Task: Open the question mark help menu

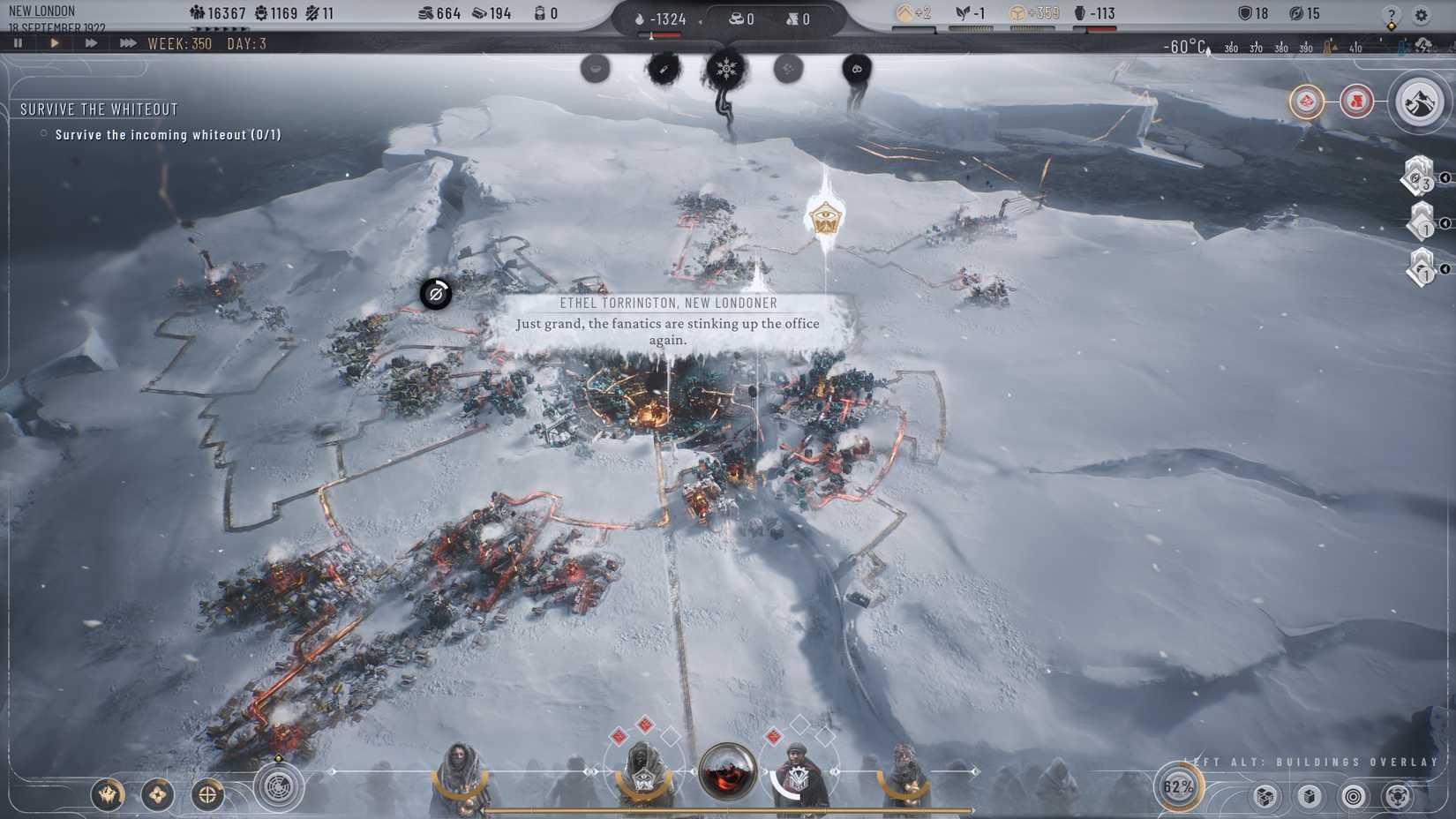Action: [x=1392, y=14]
